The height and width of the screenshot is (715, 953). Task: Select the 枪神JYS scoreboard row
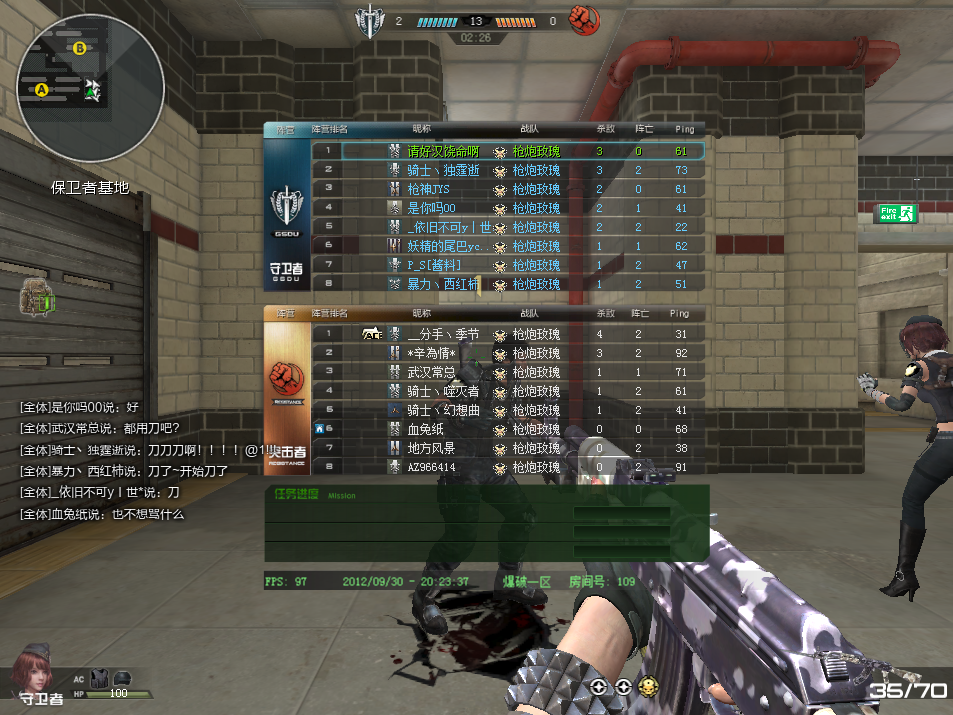point(429,189)
